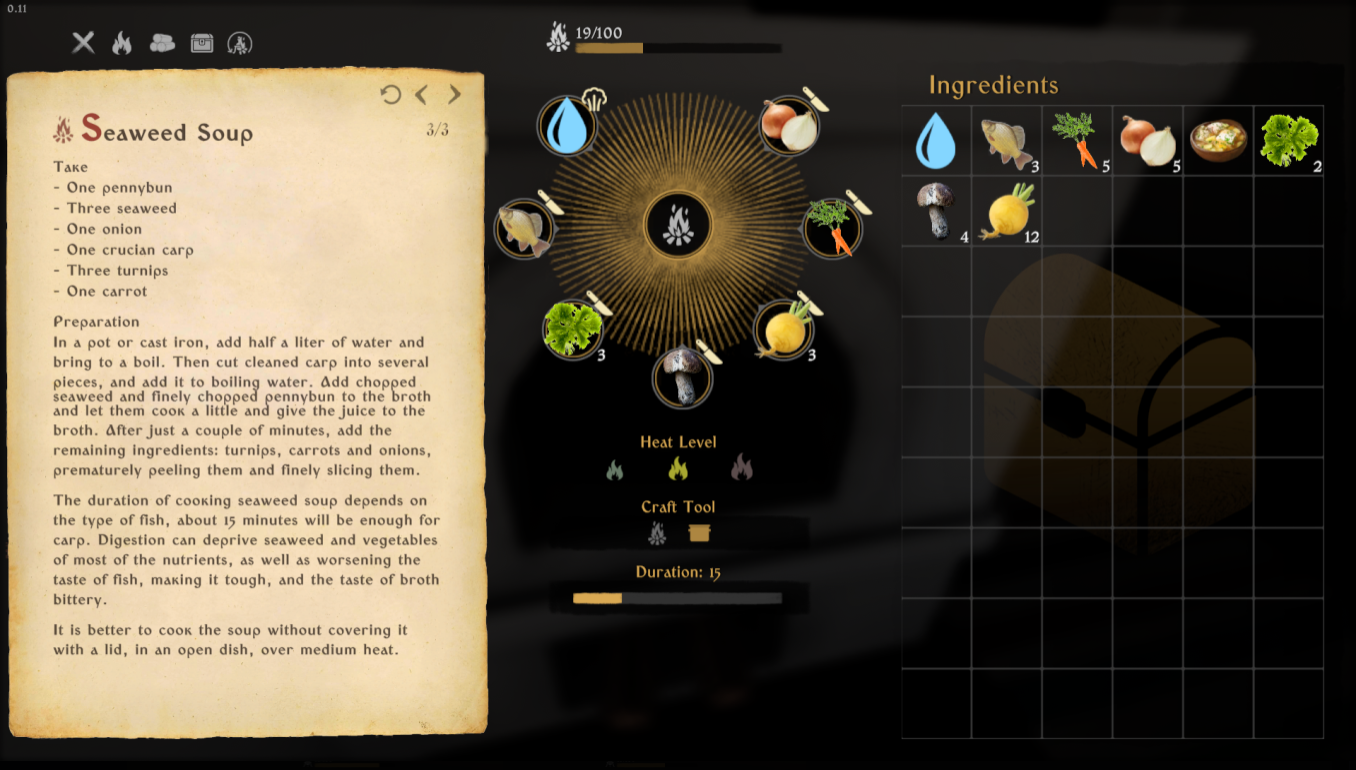Screen dimensions: 1356x770
Task: Open the firewood logs tab
Action: point(162,43)
